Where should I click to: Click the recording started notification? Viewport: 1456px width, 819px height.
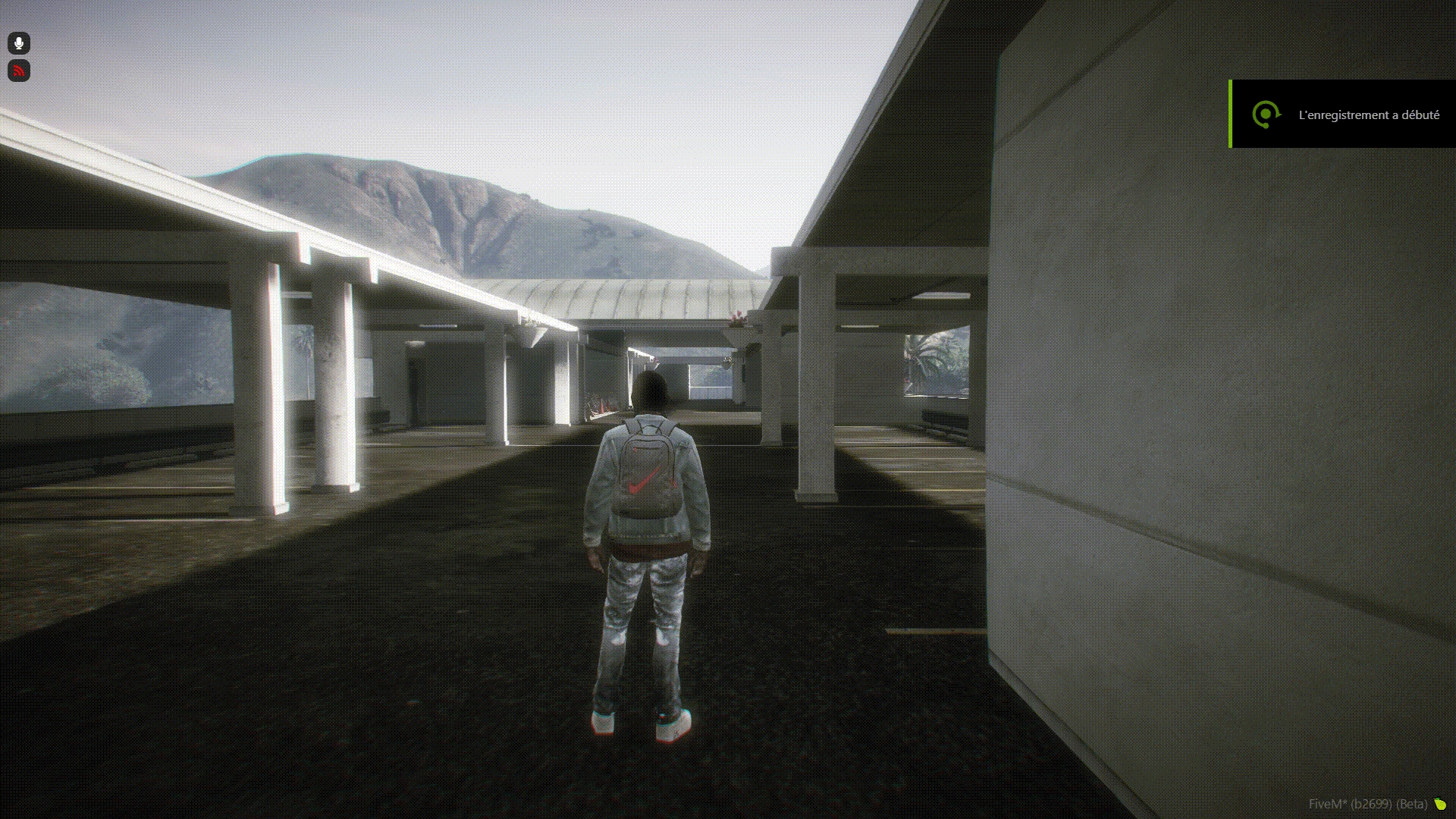coord(1342,115)
